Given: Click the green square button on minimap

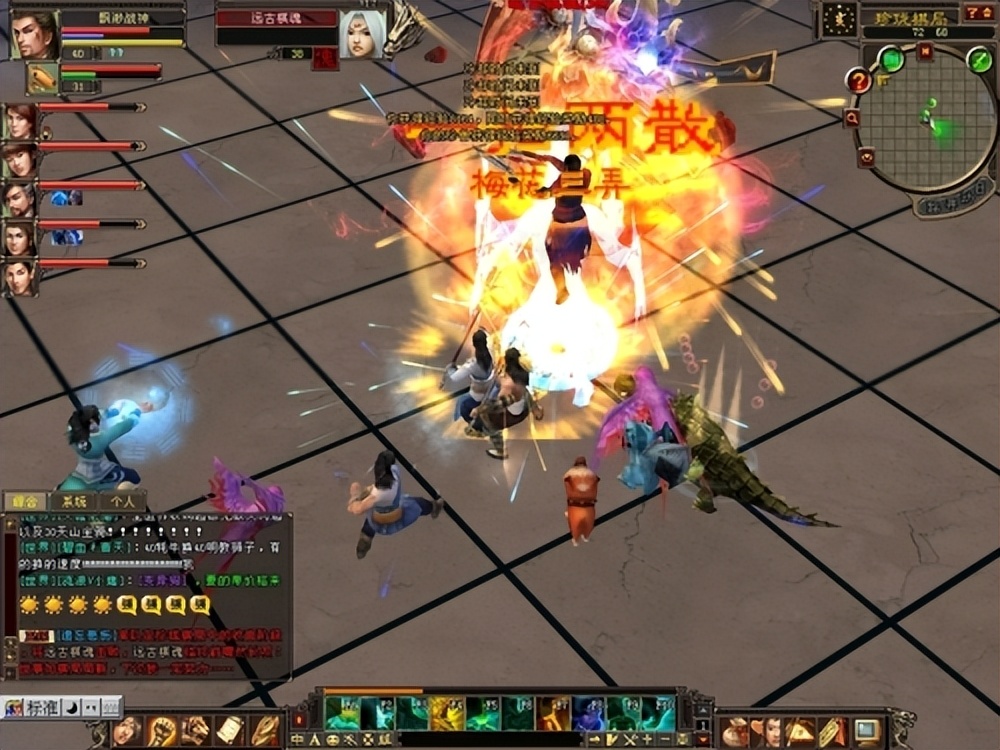Looking at the screenshot, I should tap(891, 59).
